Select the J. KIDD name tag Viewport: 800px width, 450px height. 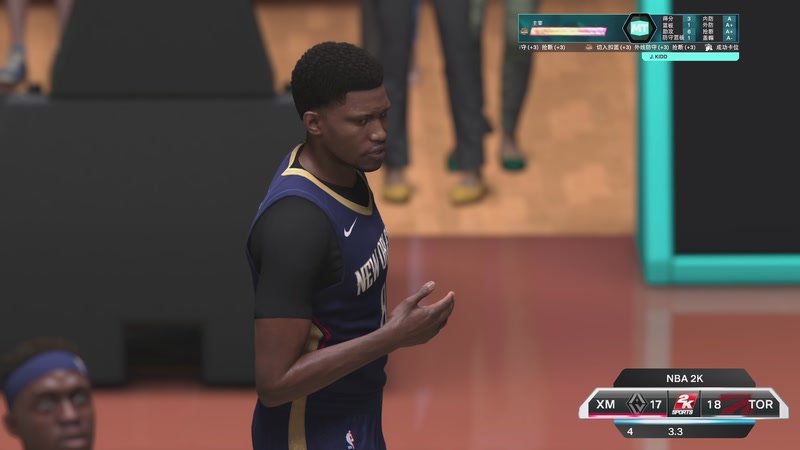pos(657,57)
